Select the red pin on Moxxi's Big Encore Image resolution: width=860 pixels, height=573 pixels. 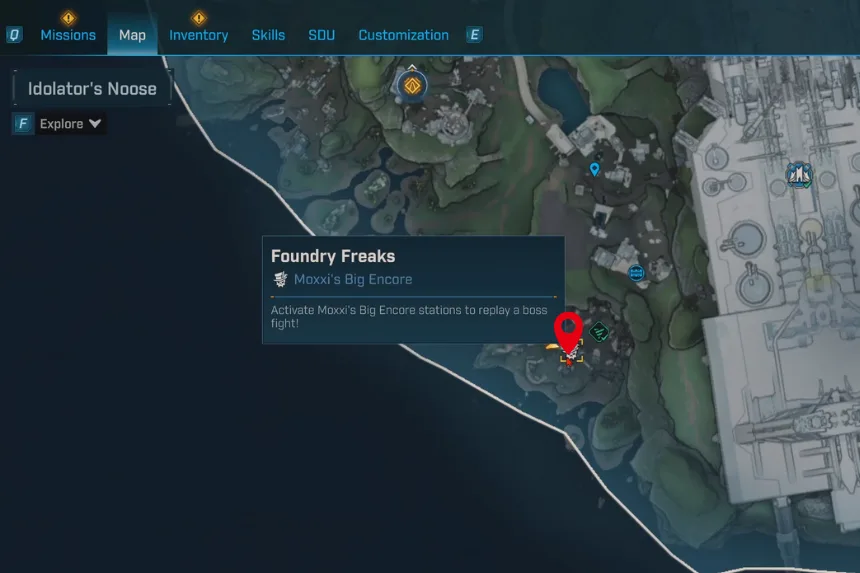click(x=569, y=331)
